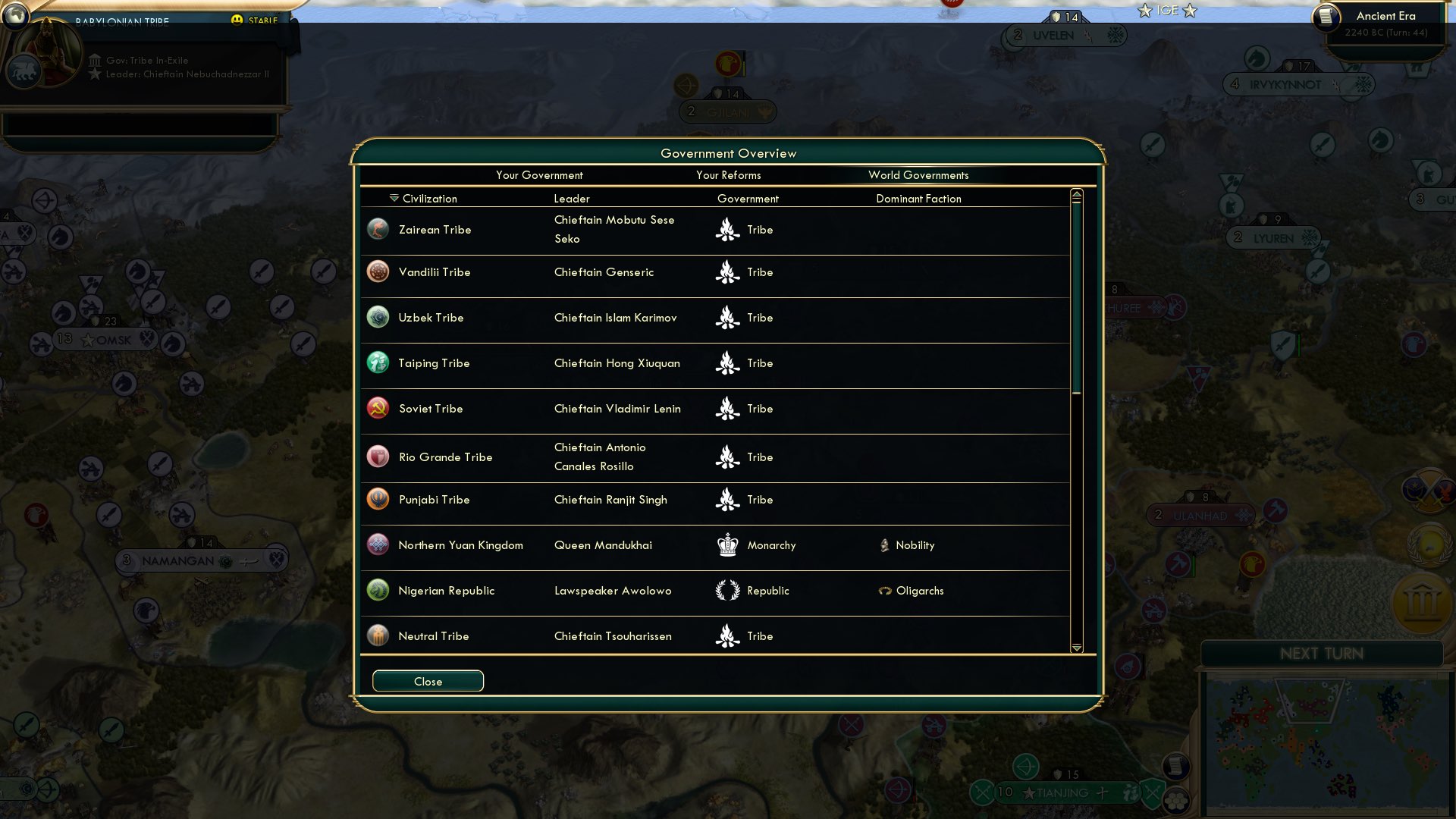Screen dimensions: 1456x819
Task: Select the Your Government tab
Action: click(540, 175)
